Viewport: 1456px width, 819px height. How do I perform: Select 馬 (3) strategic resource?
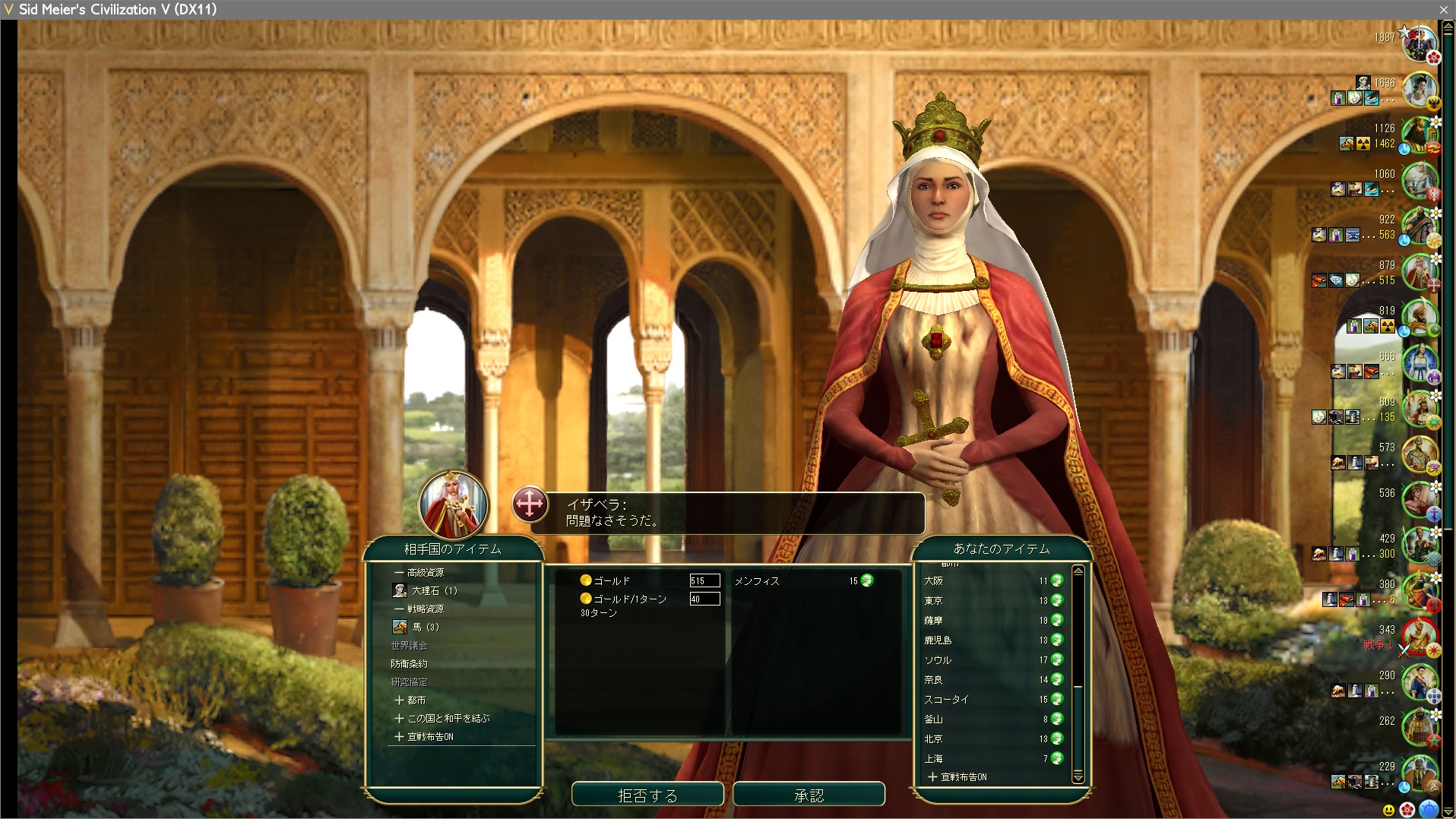(x=426, y=627)
